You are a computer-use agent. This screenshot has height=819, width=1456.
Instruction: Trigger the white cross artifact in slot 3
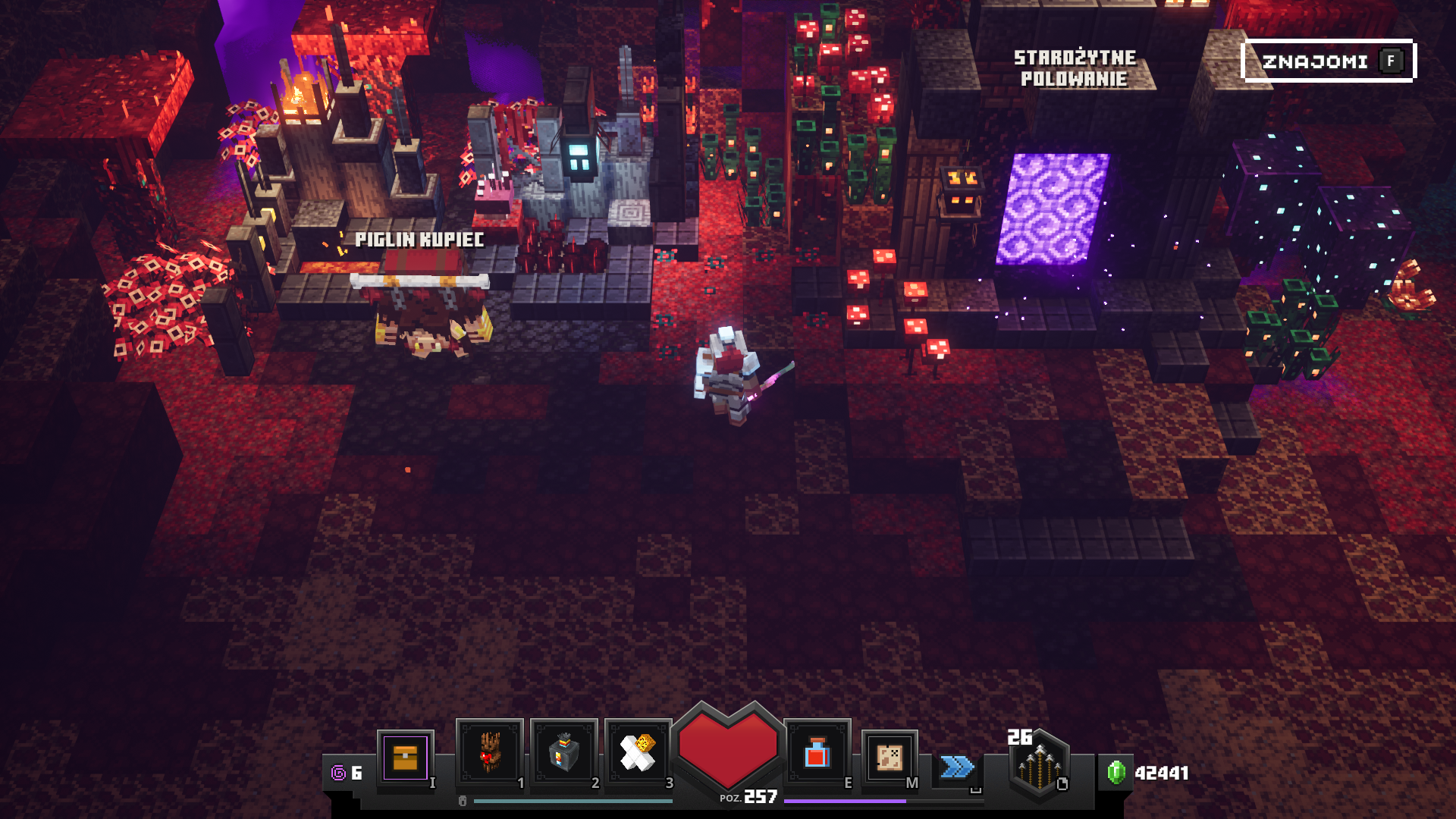[638, 752]
